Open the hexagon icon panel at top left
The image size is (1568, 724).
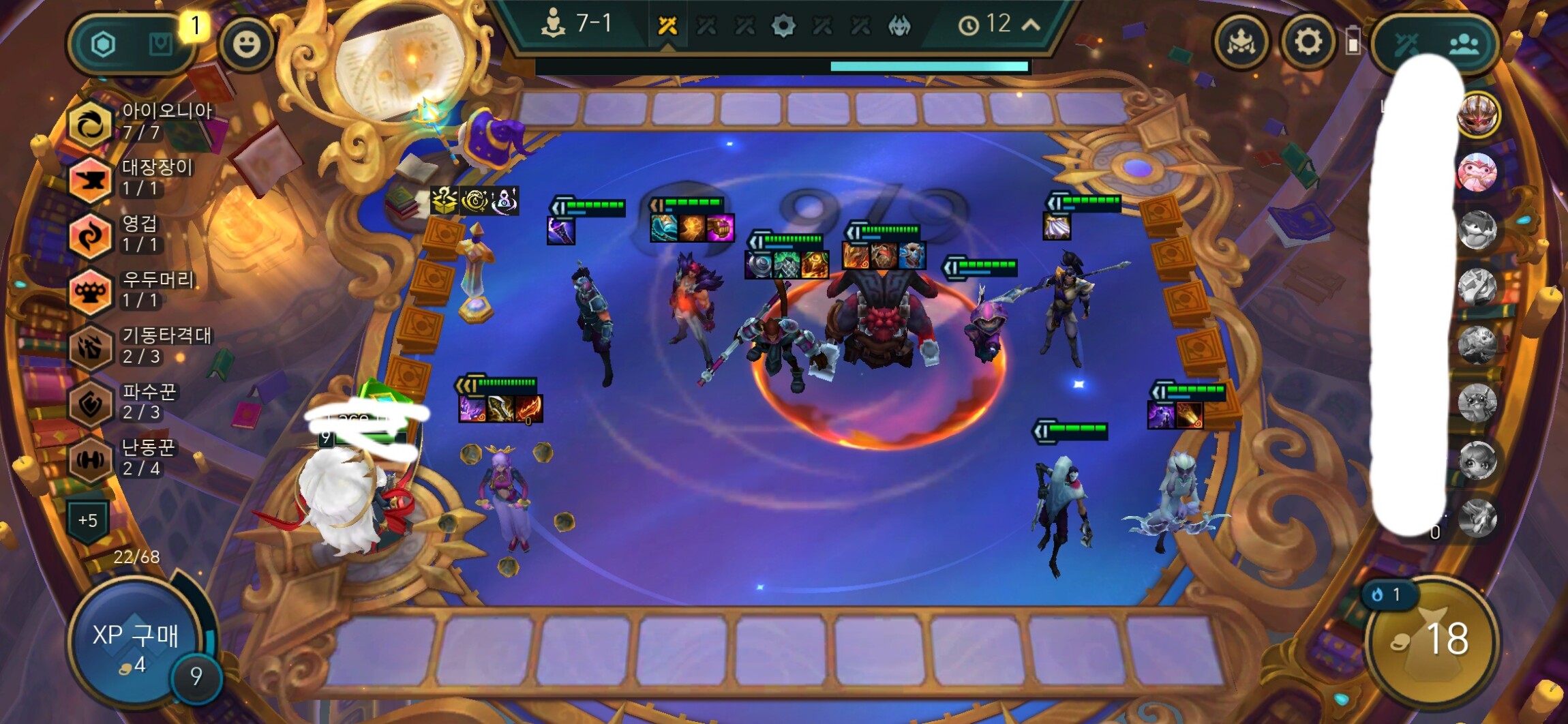tap(103, 45)
